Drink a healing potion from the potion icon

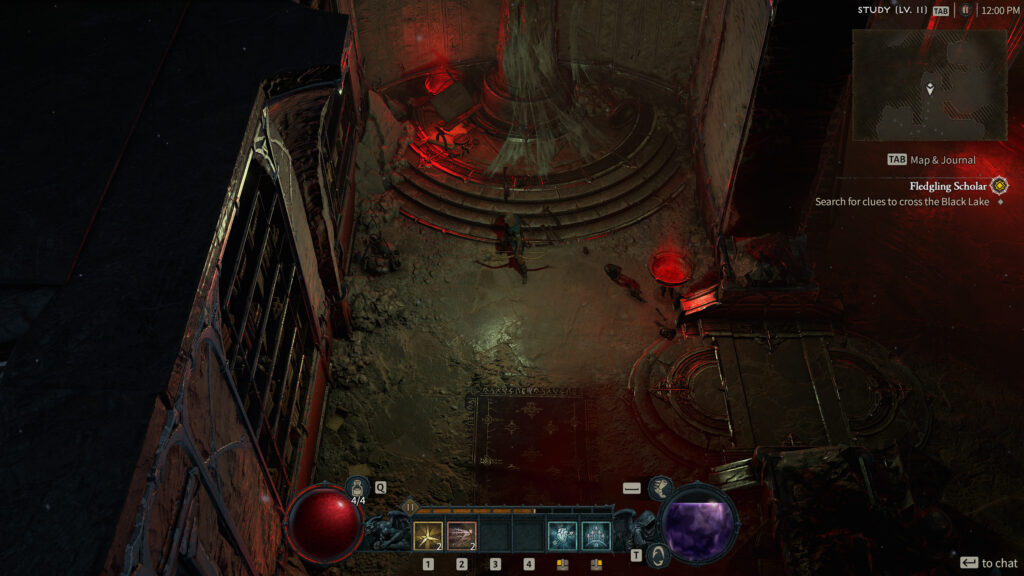[357, 488]
